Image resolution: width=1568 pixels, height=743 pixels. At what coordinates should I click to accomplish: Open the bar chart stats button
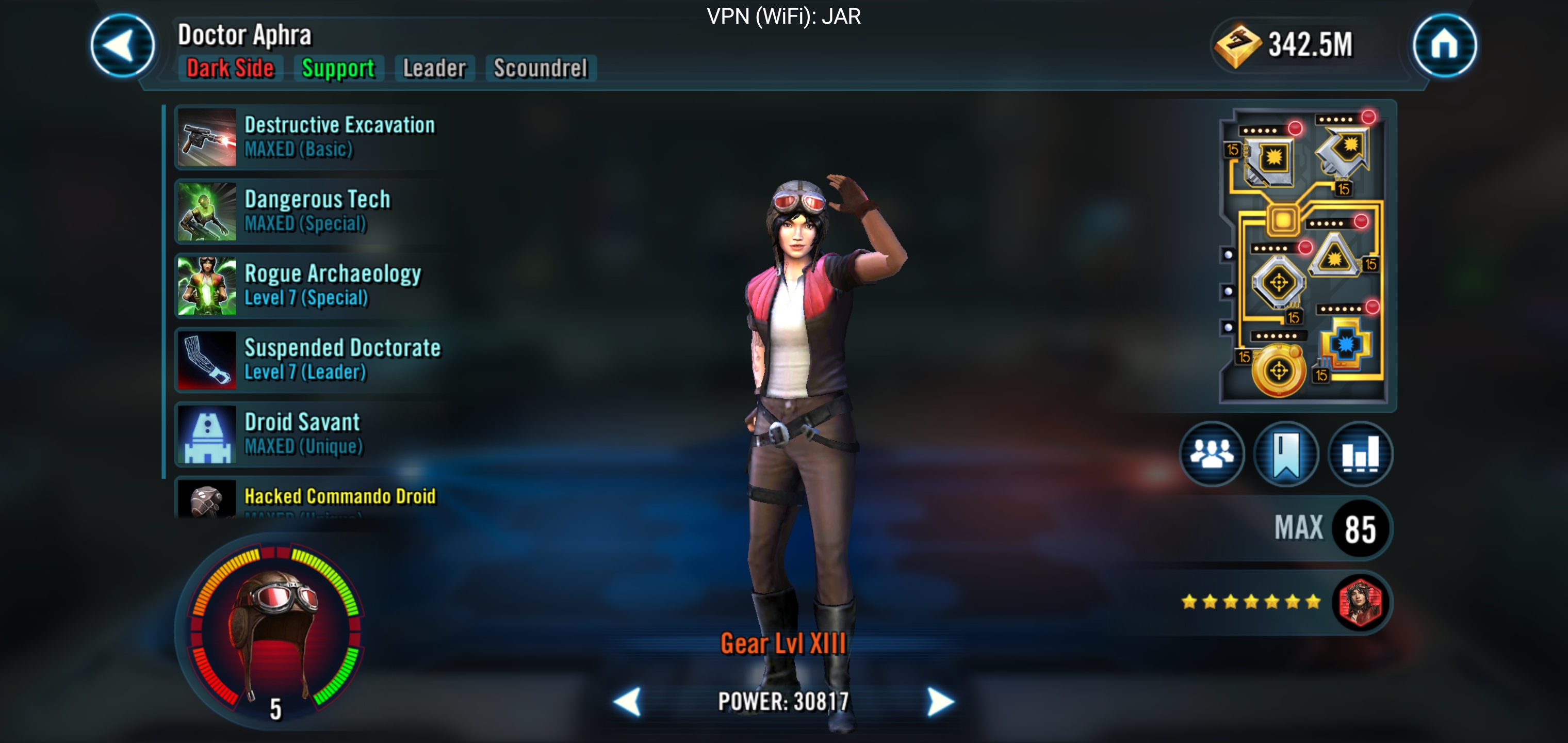point(1360,454)
